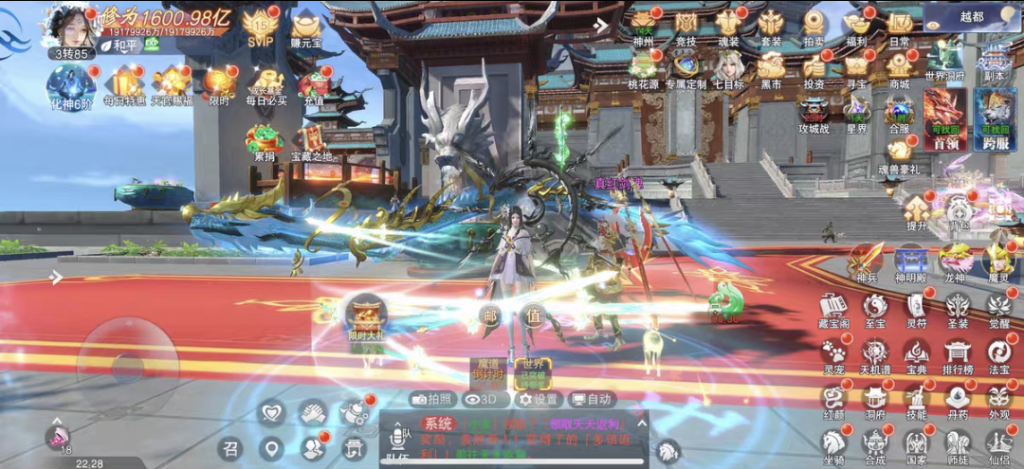The height and width of the screenshot is (469, 1024).
Task: Open the 每日必买 daily purchase icon
Action: [268, 84]
